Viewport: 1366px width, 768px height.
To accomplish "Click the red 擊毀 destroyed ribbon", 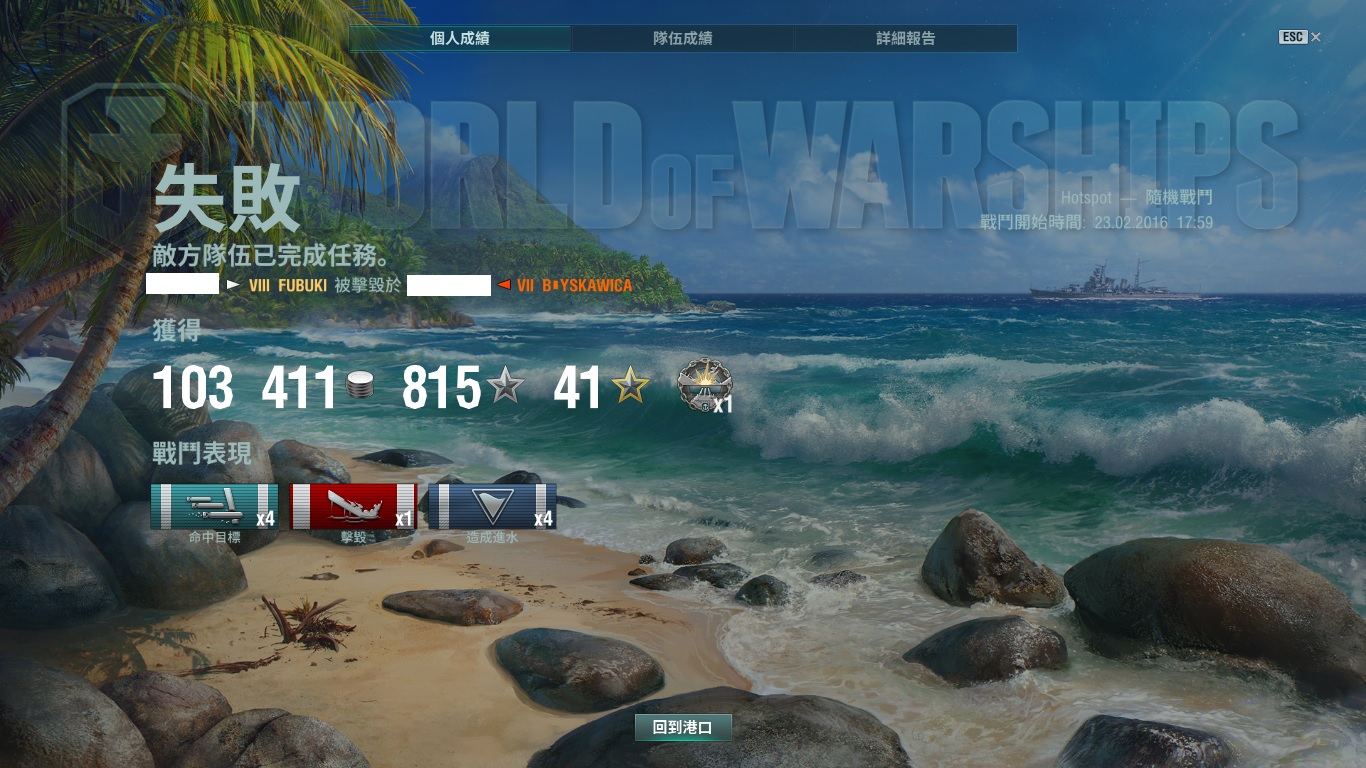I will [353, 506].
